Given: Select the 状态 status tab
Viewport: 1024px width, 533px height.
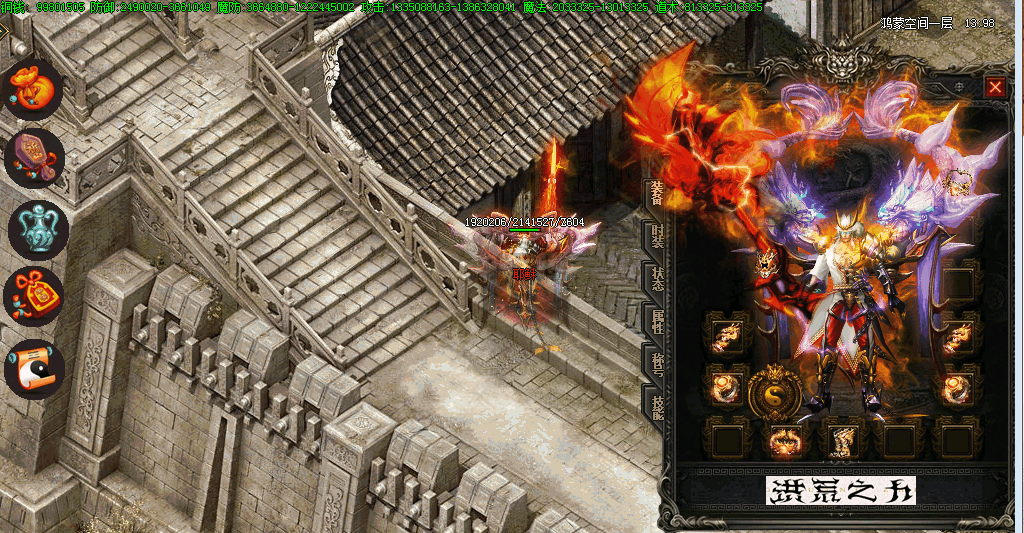Looking at the screenshot, I should click(656, 281).
